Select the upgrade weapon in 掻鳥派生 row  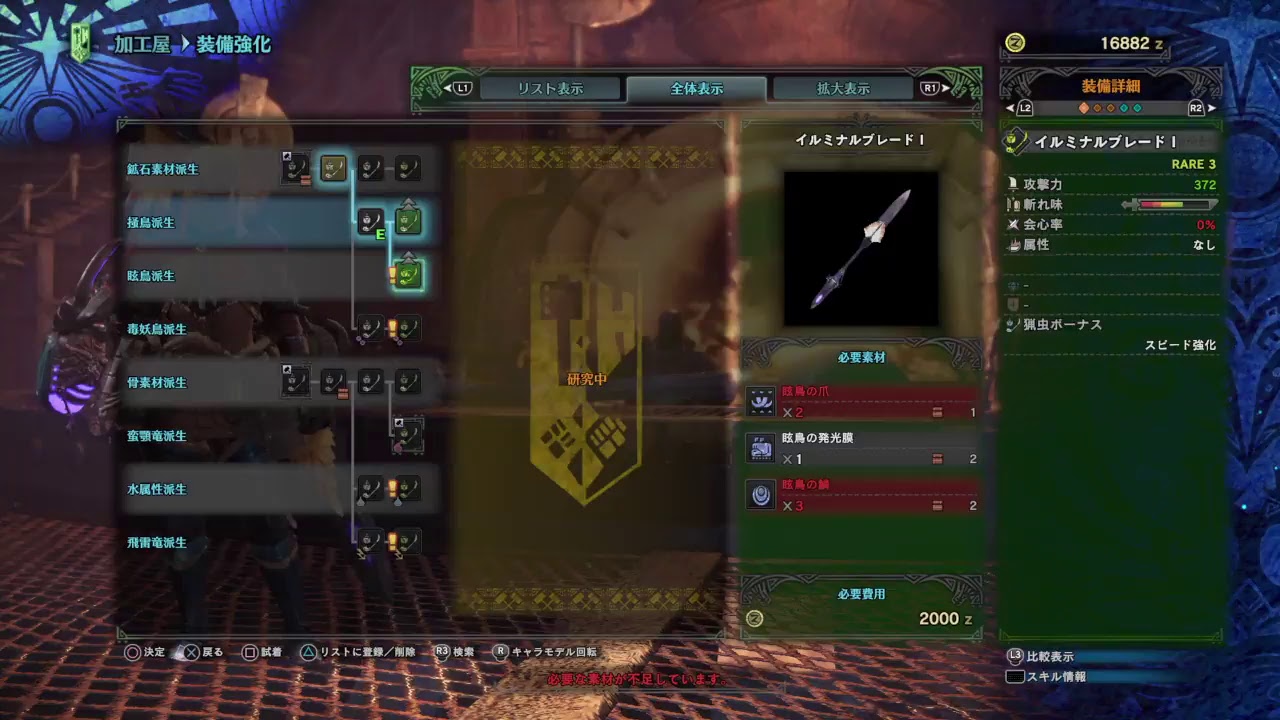pos(407,221)
